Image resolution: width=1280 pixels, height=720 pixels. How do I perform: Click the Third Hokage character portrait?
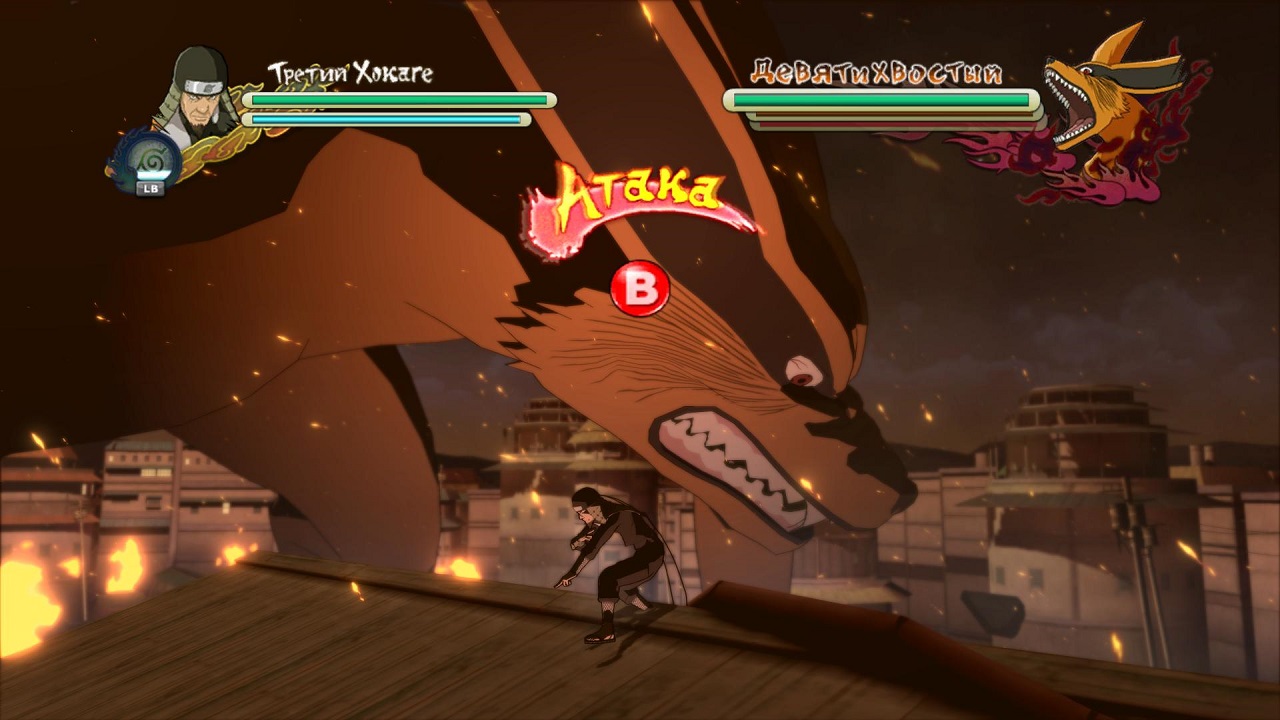click(197, 92)
